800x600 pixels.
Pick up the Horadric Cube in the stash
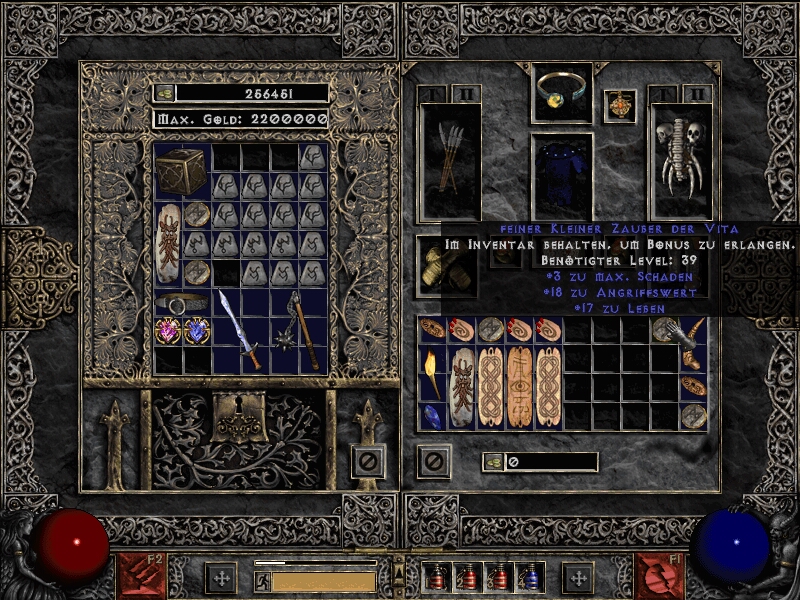click(x=182, y=171)
